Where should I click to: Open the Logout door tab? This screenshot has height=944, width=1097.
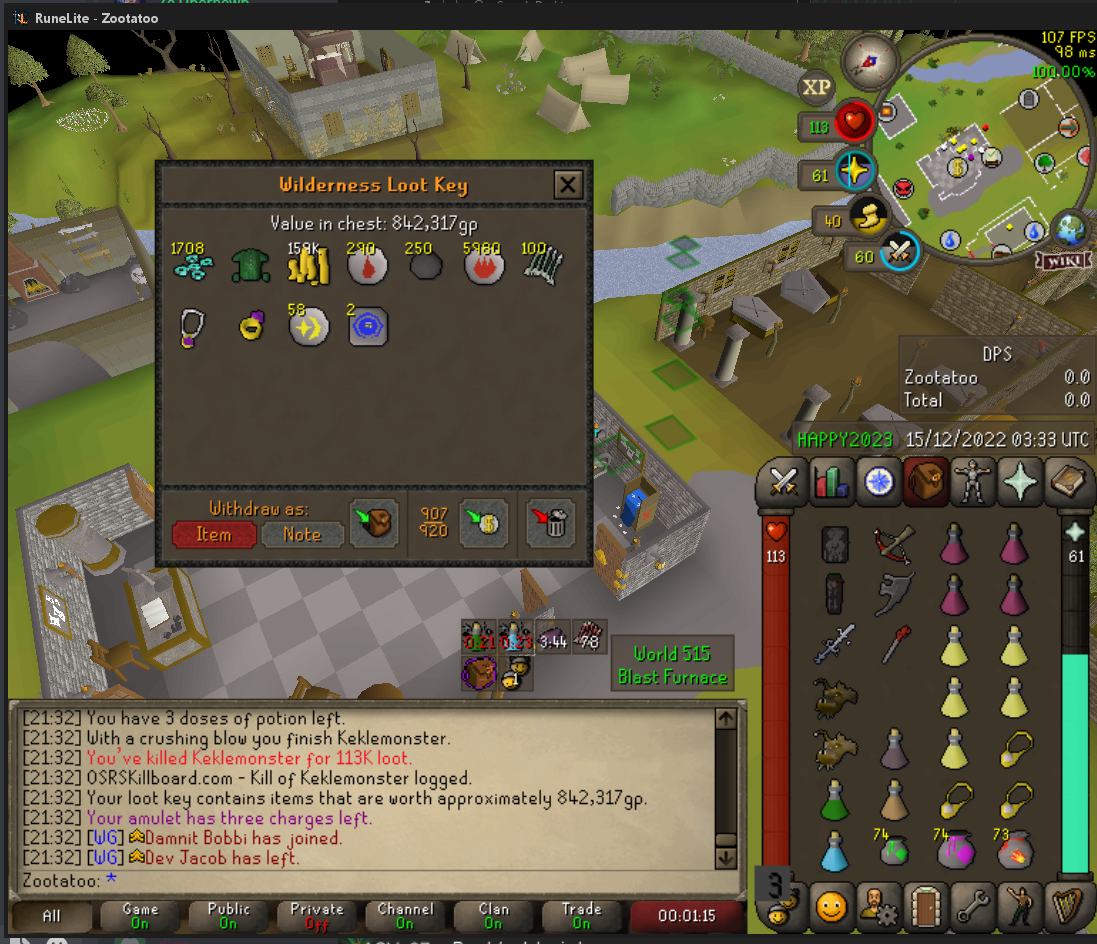(924, 907)
